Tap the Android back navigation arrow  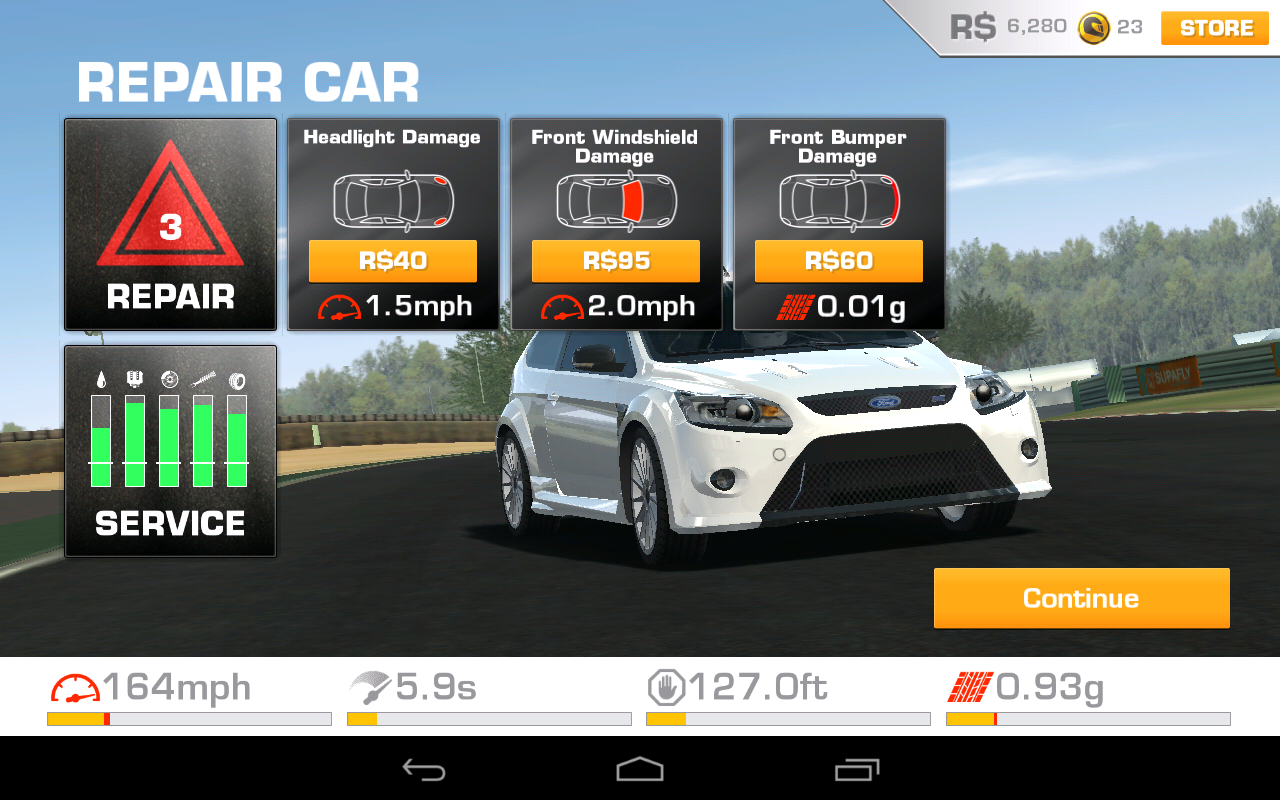[x=424, y=769]
